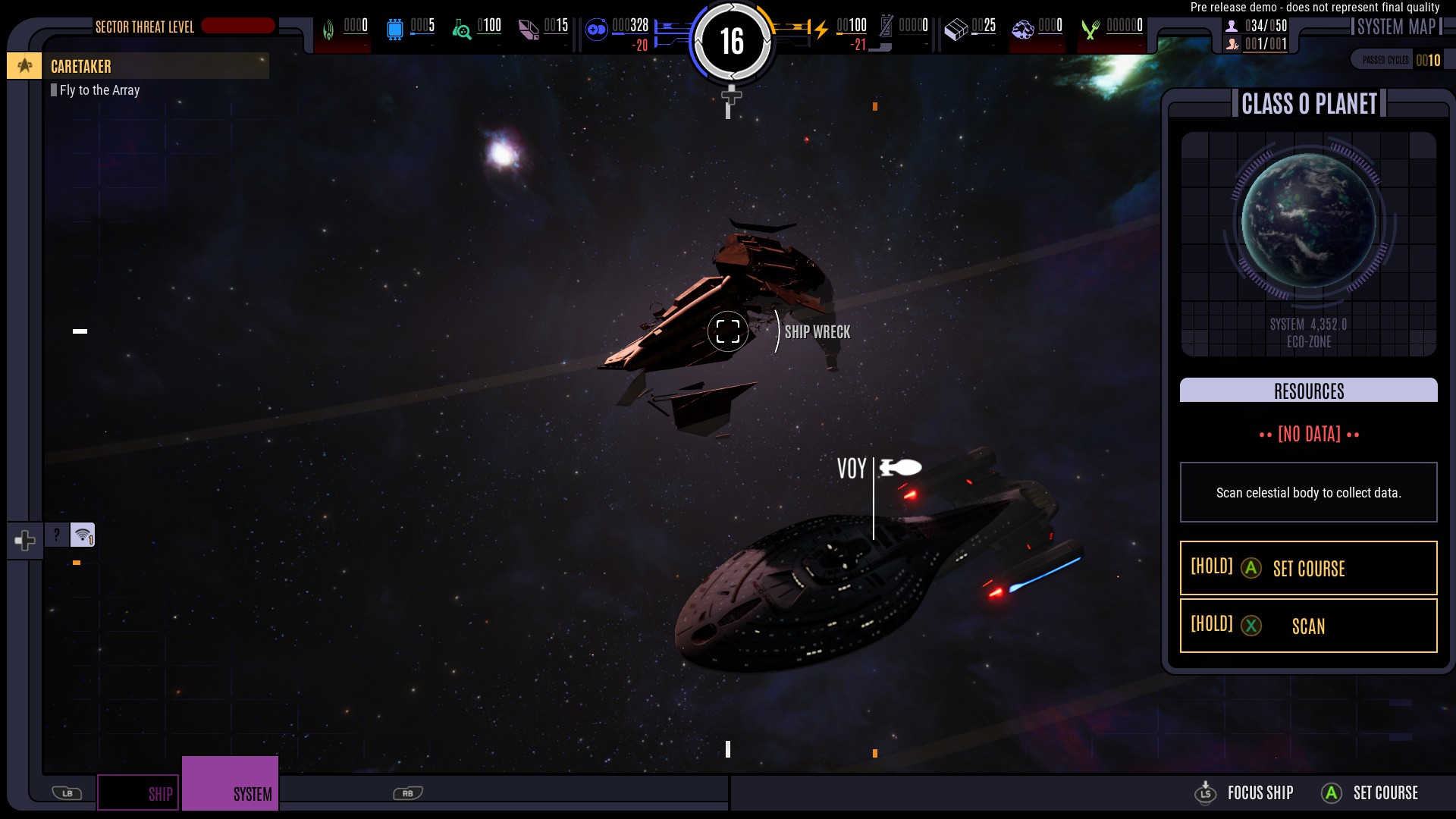
Task: Click the cycle counter dial showing 16
Action: click(732, 41)
